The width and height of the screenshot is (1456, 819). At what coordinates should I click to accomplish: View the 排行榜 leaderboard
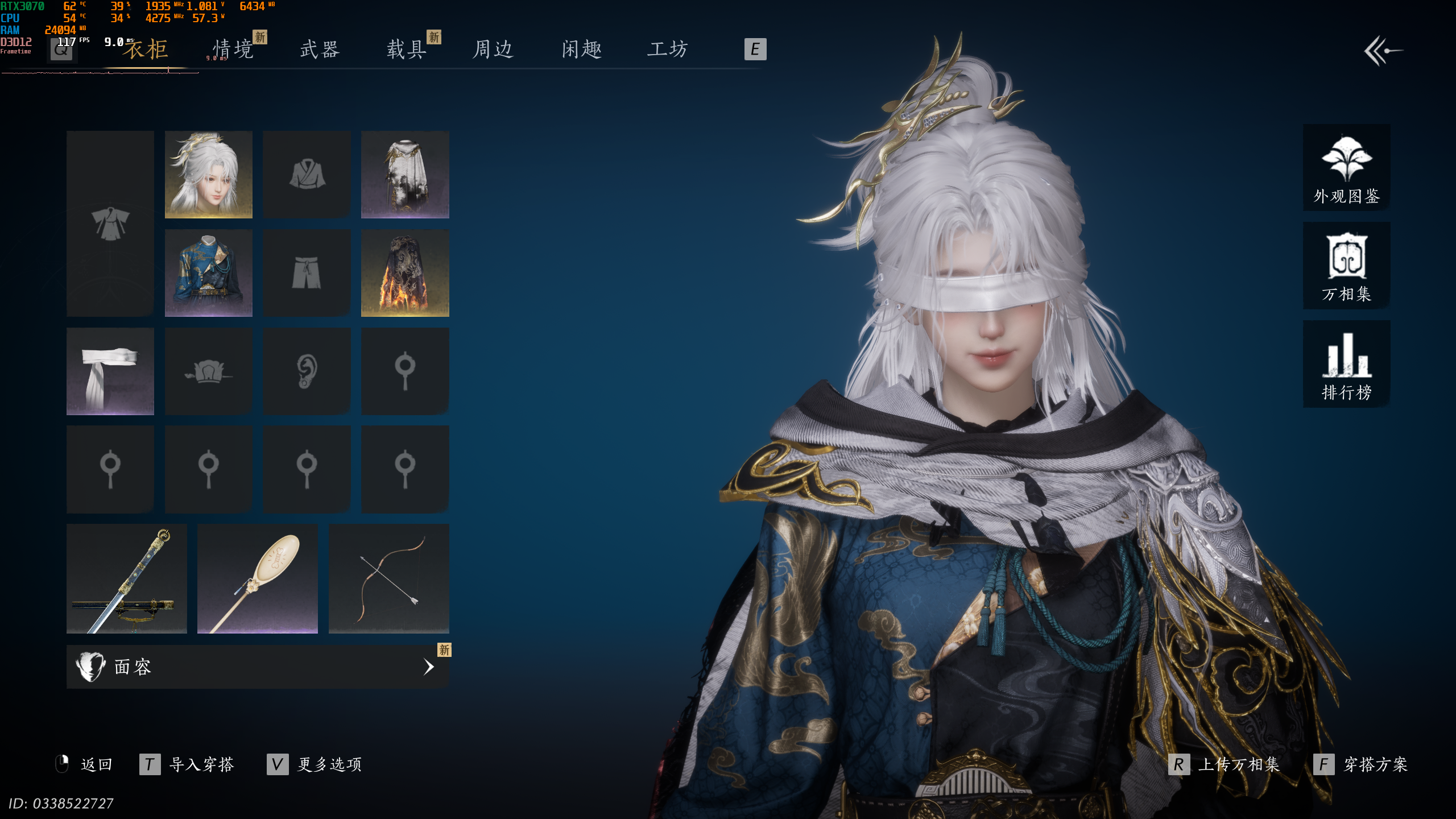tap(1346, 365)
